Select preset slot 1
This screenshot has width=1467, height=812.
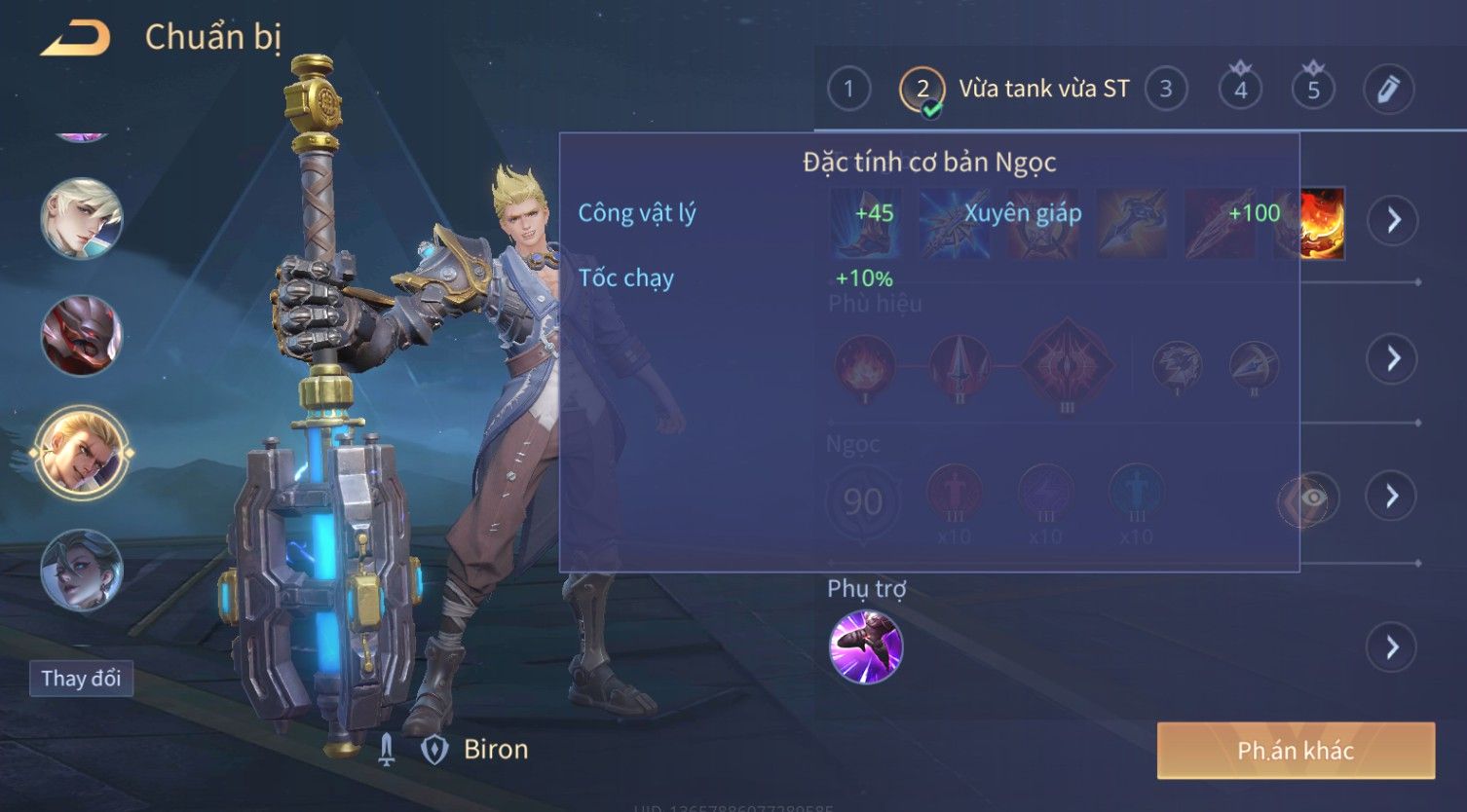pyautogui.click(x=848, y=90)
